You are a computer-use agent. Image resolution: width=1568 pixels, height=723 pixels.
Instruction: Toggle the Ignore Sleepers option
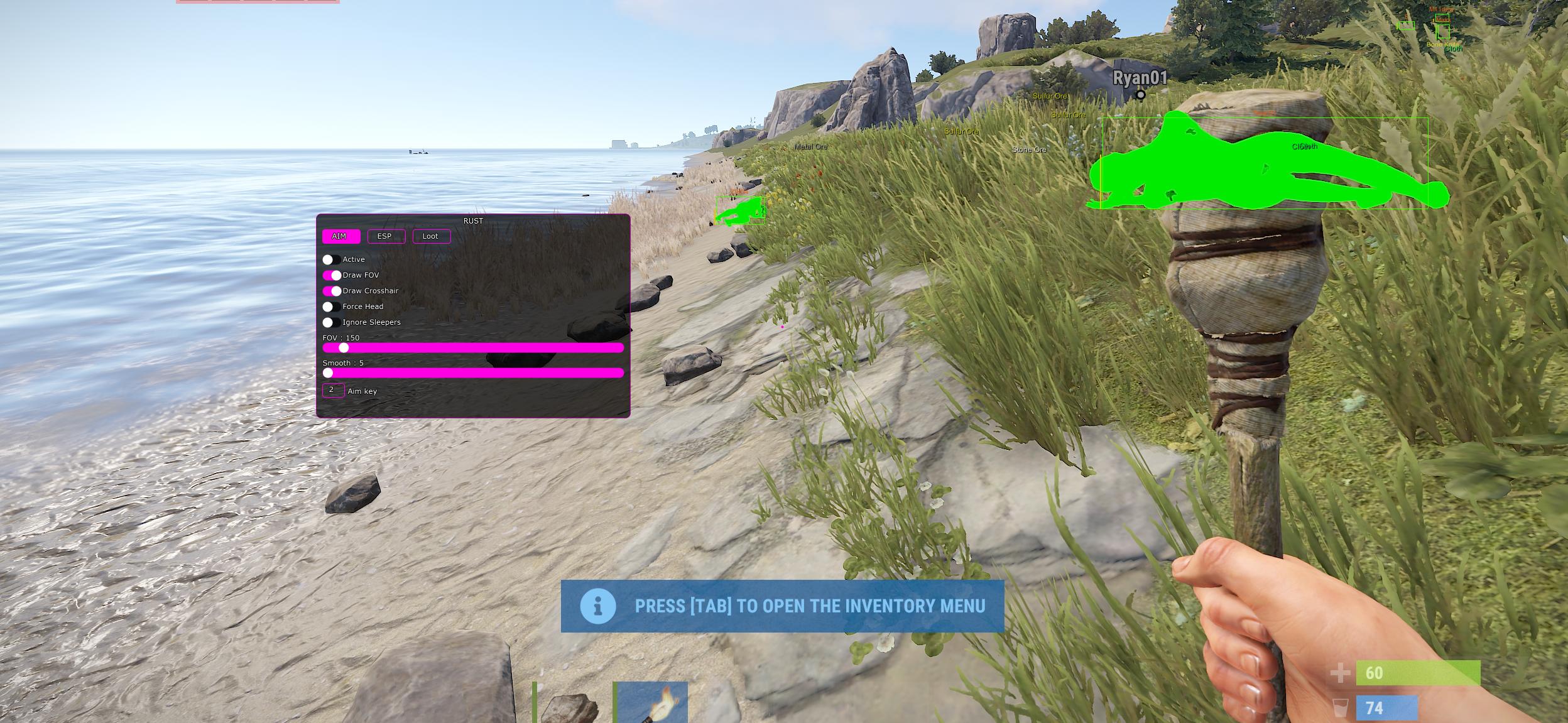point(331,322)
